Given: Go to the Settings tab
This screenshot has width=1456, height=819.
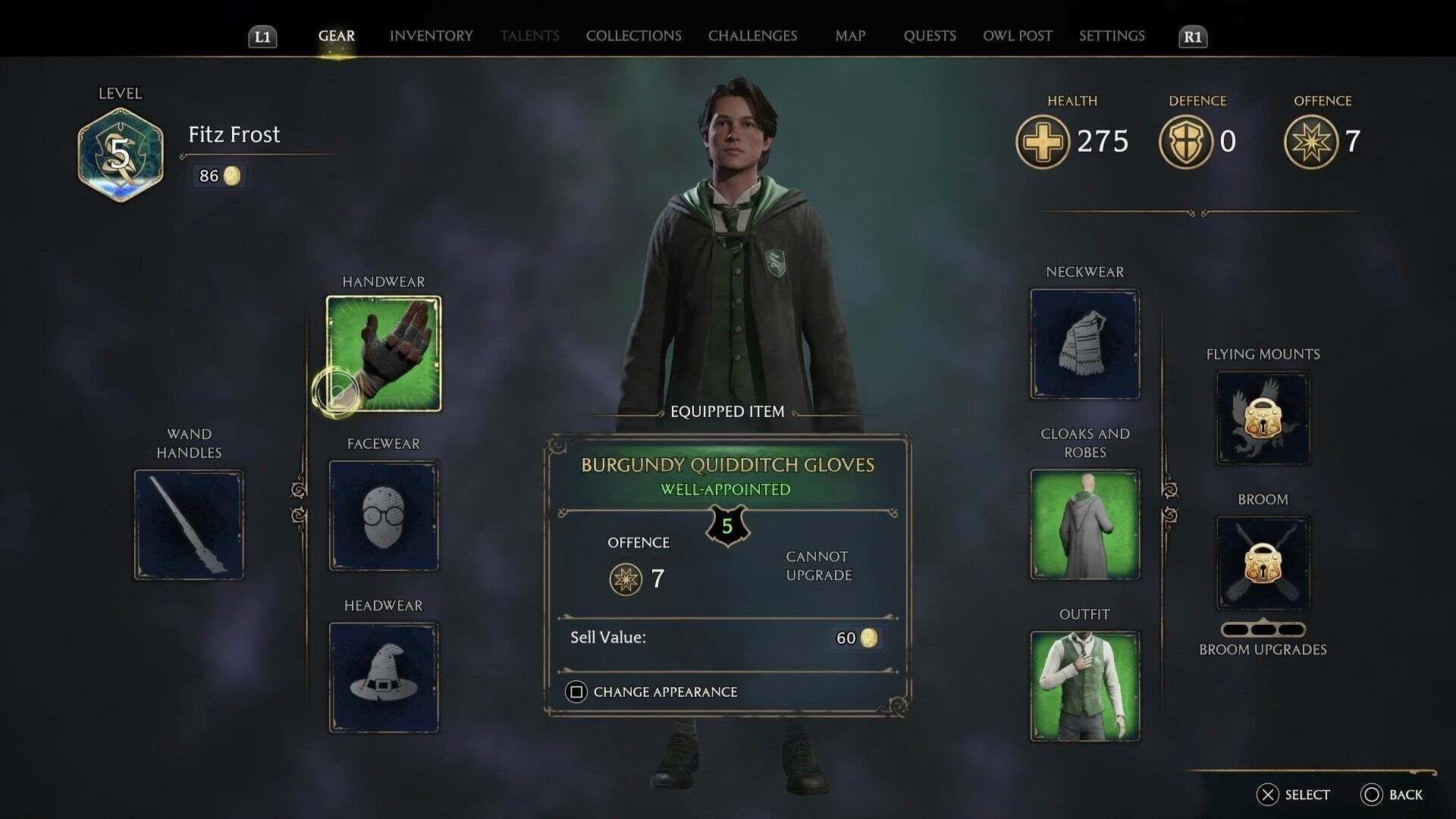Looking at the screenshot, I should [1112, 36].
